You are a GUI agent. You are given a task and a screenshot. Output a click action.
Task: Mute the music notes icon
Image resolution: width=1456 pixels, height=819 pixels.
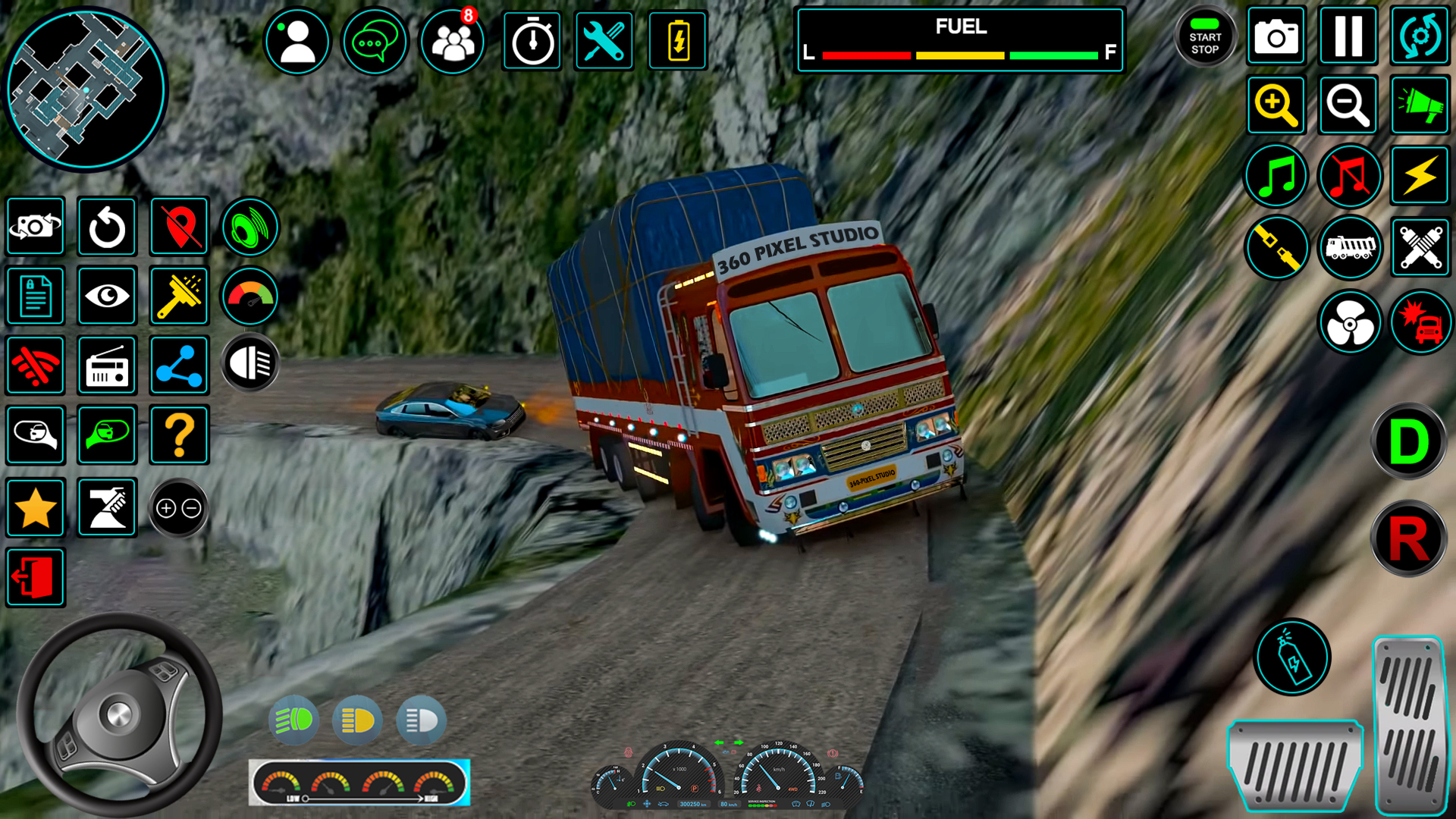pyautogui.click(x=1349, y=176)
